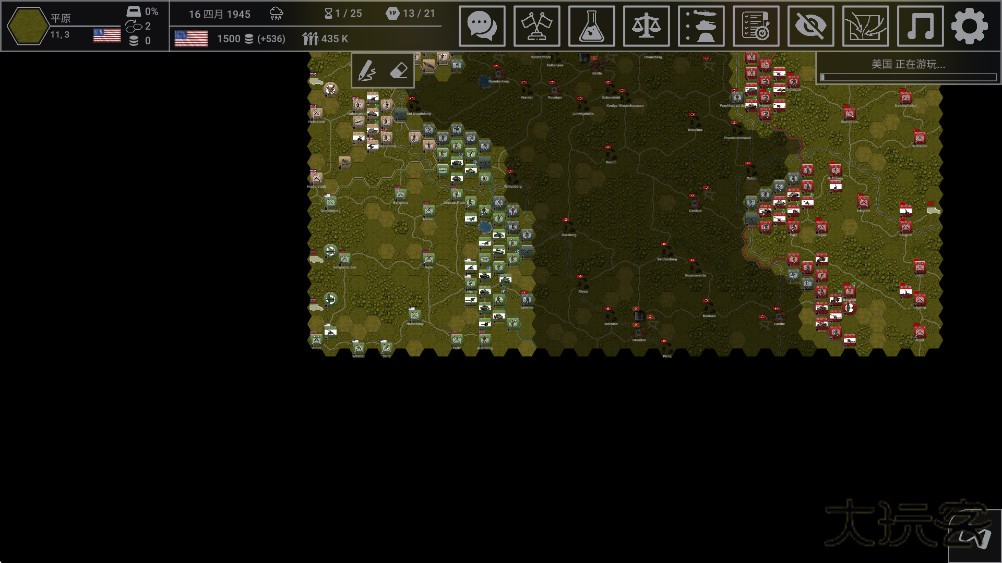The height and width of the screenshot is (563, 1002).
Task: Open the objectives checklist panel
Action: click(756, 26)
